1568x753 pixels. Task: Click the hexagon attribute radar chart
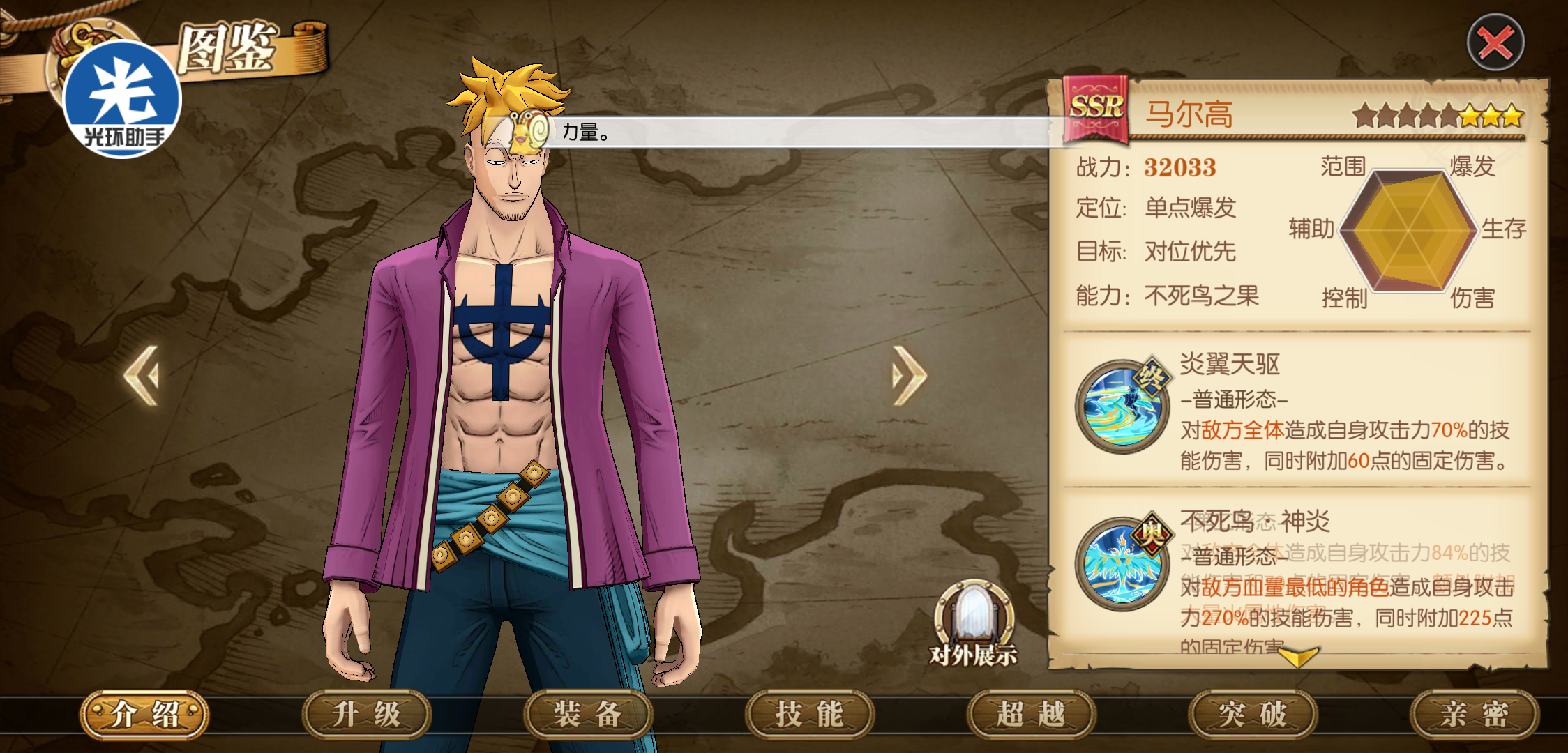(x=1408, y=230)
